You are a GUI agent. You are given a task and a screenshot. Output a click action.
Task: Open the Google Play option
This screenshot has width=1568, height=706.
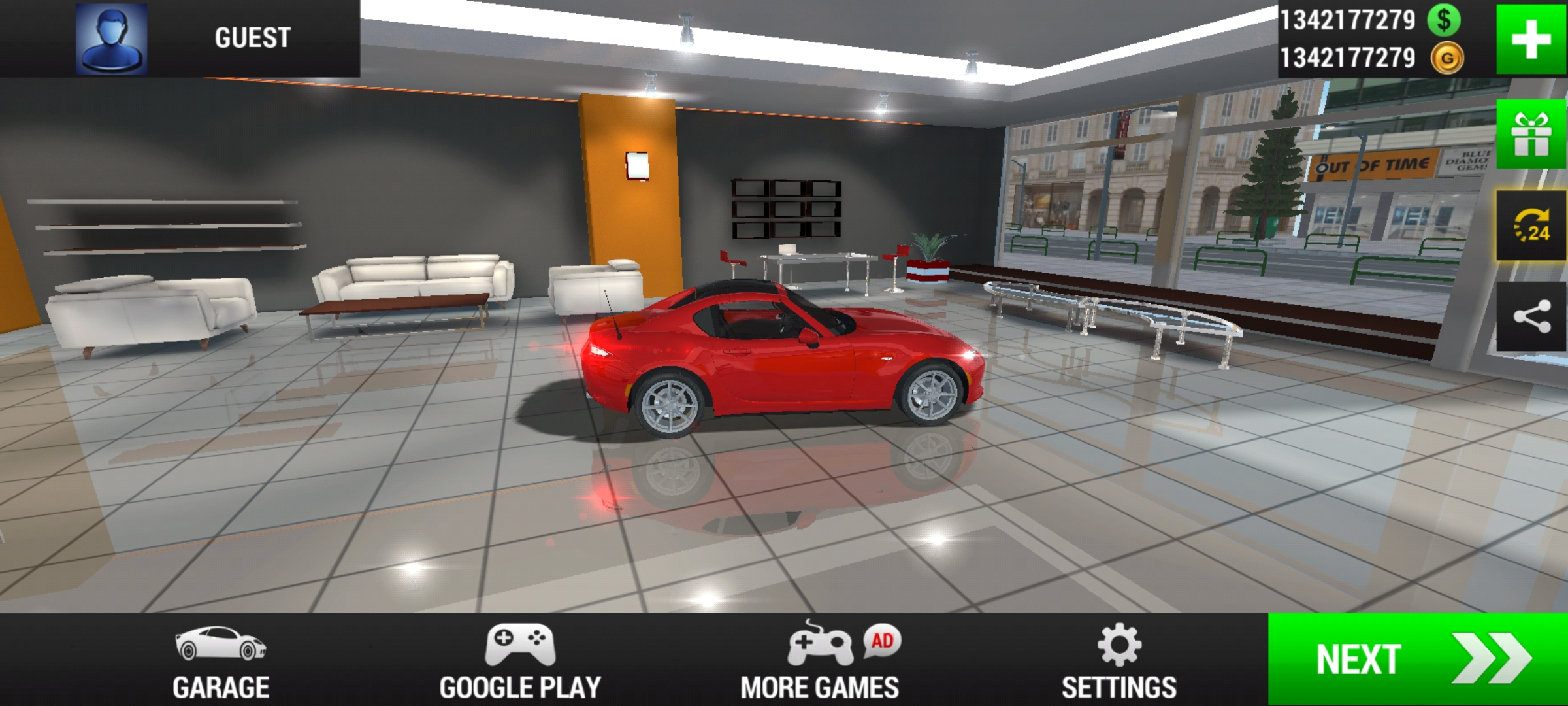pos(520,661)
